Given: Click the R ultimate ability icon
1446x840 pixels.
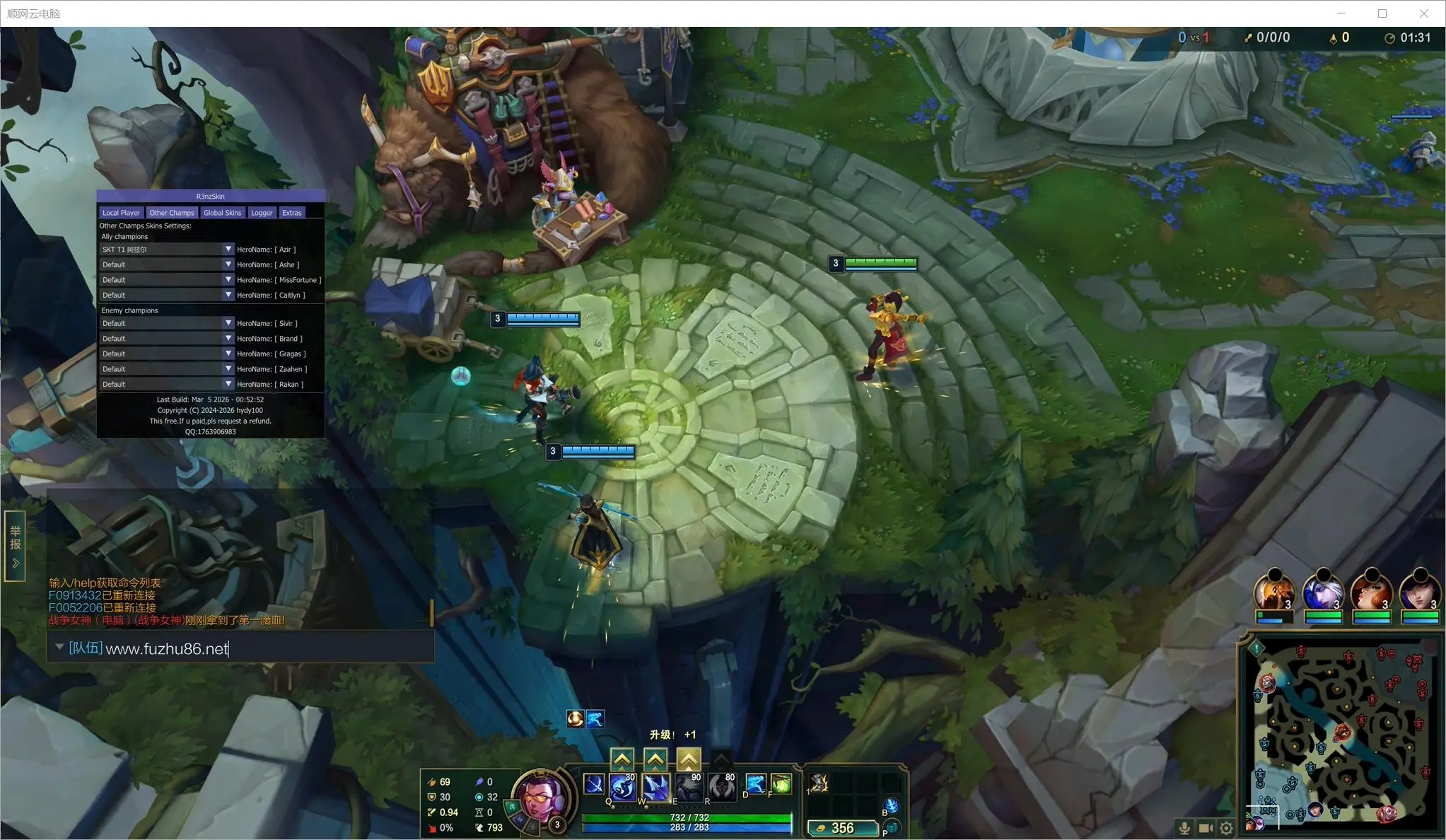Looking at the screenshot, I should (x=722, y=787).
